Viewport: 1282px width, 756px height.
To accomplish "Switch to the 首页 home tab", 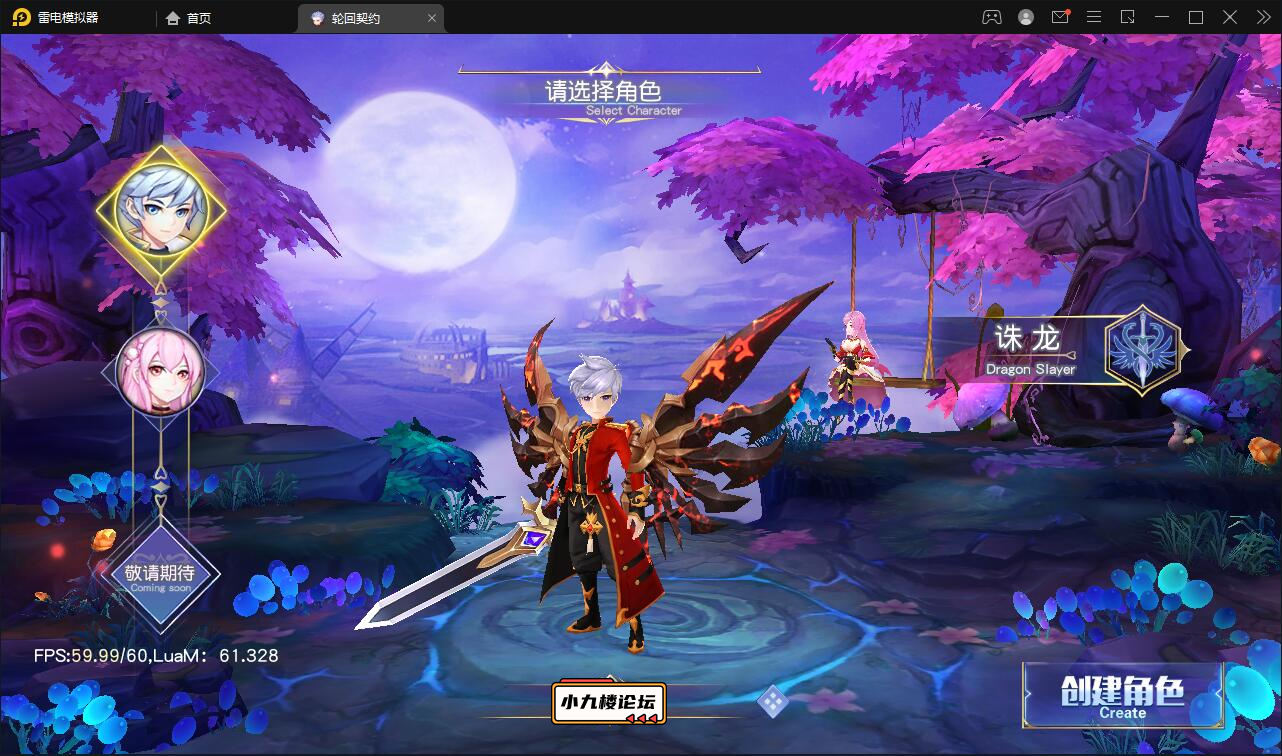I will [x=189, y=18].
